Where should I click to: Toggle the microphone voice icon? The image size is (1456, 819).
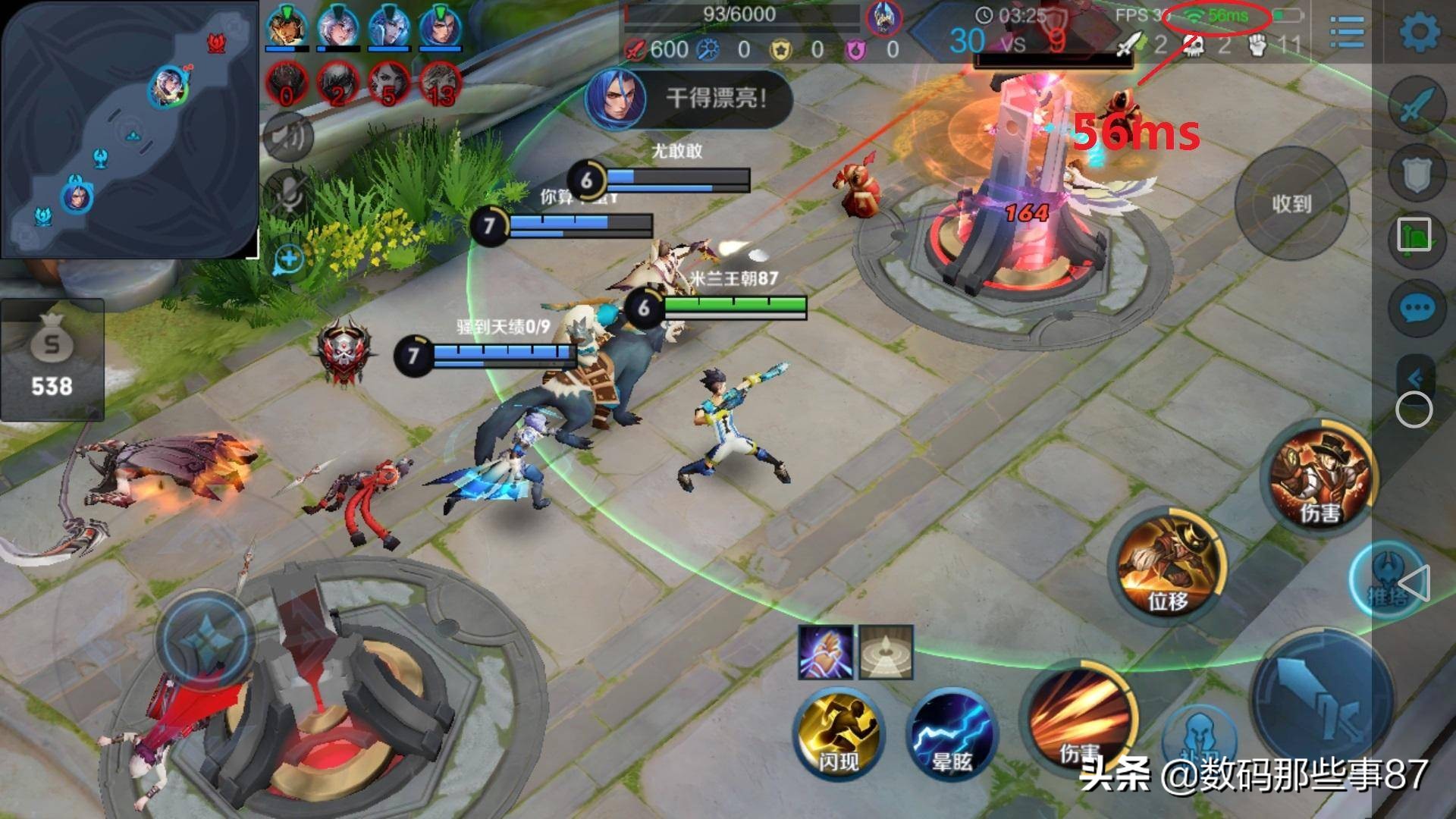click(x=287, y=190)
